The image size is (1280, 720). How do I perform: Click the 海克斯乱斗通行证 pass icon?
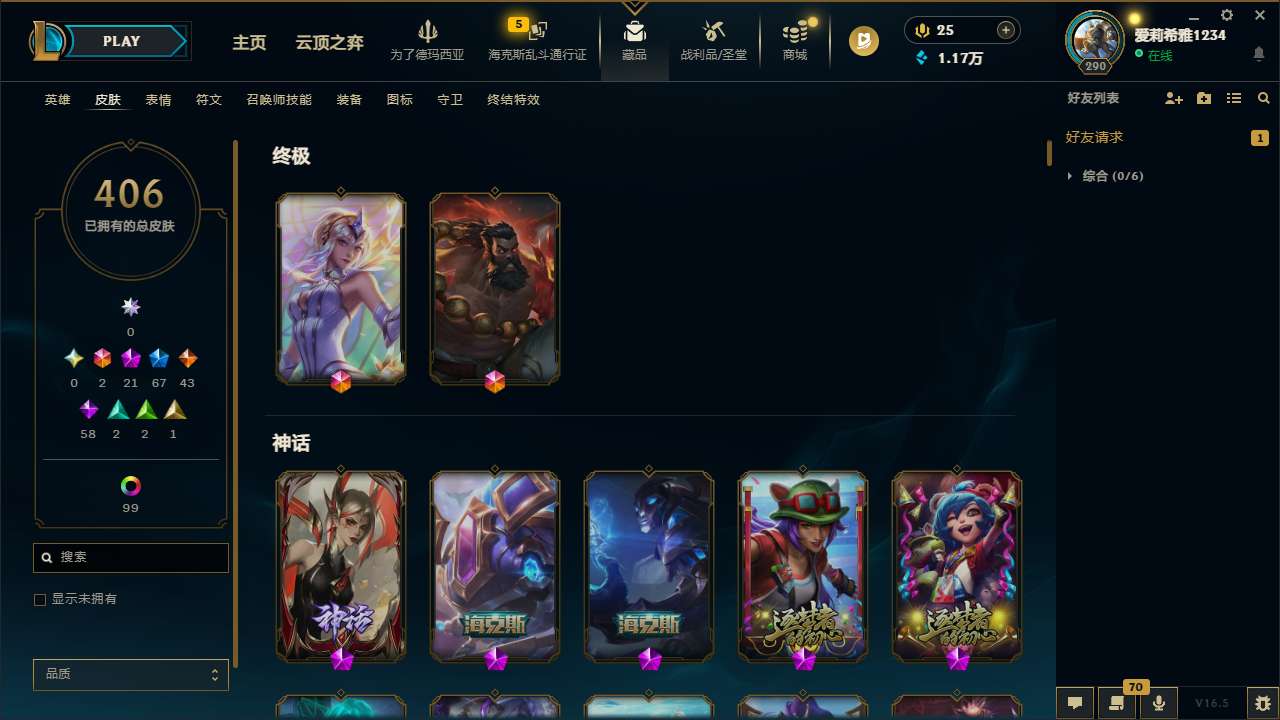(536, 40)
